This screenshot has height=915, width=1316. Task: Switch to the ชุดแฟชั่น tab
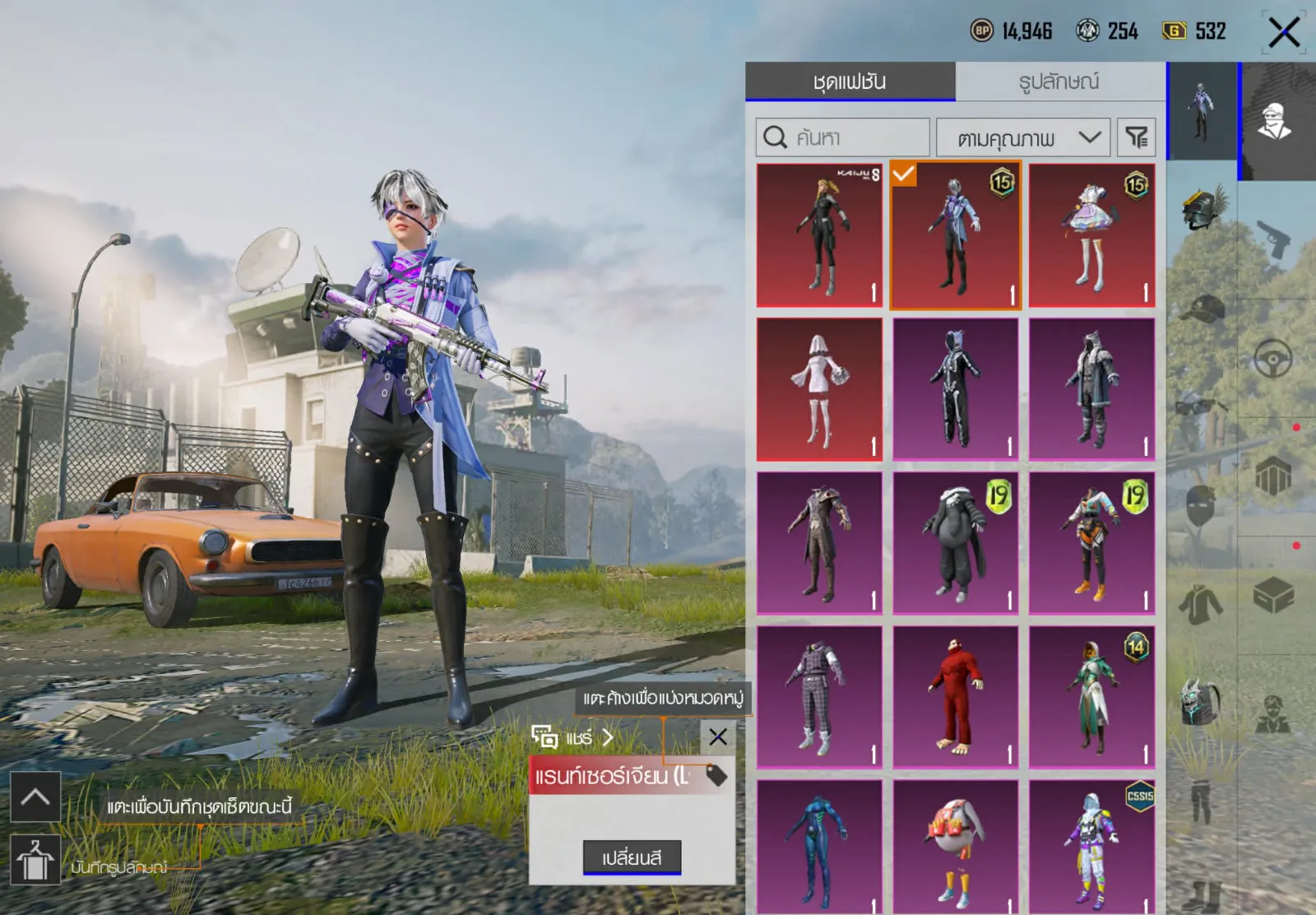click(850, 81)
